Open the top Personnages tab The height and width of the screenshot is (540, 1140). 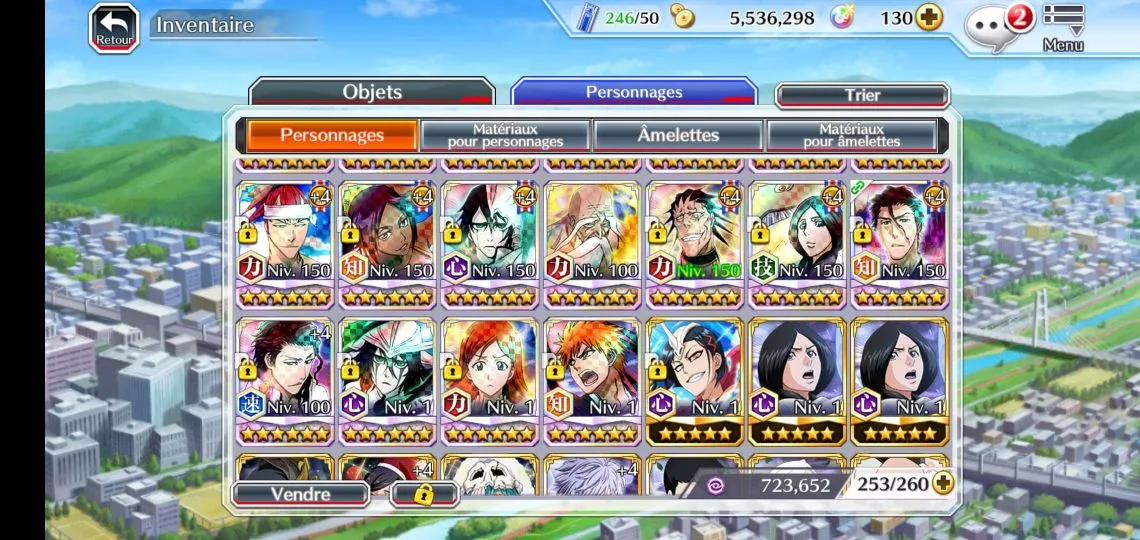pos(634,92)
